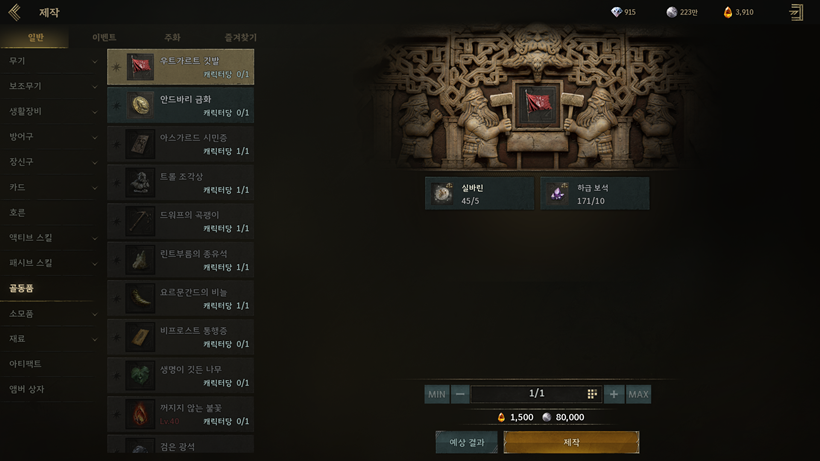Click the 제작 craft button
The height and width of the screenshot is (461, 820).
[x=571, y=442]
